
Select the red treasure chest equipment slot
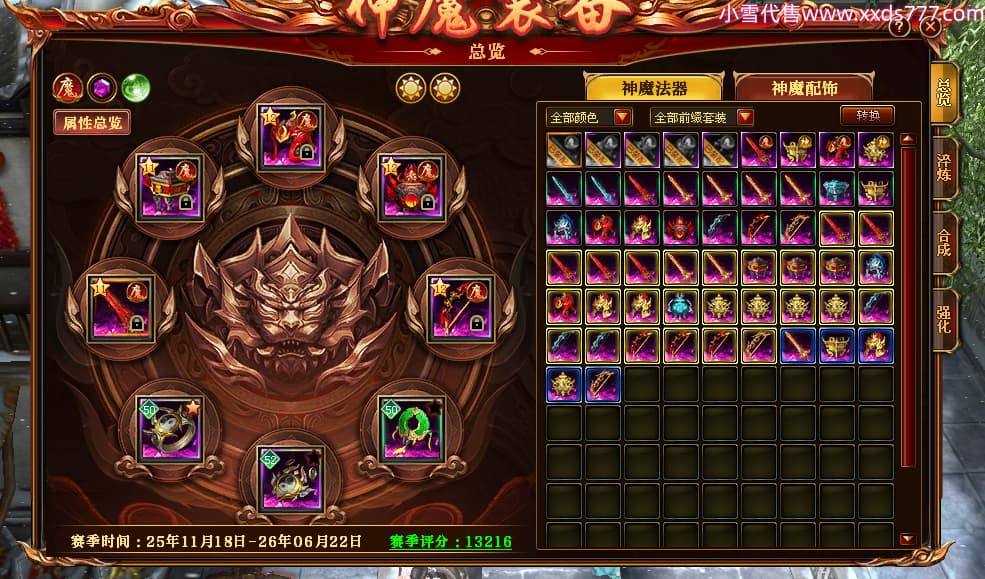coord(169,187)
